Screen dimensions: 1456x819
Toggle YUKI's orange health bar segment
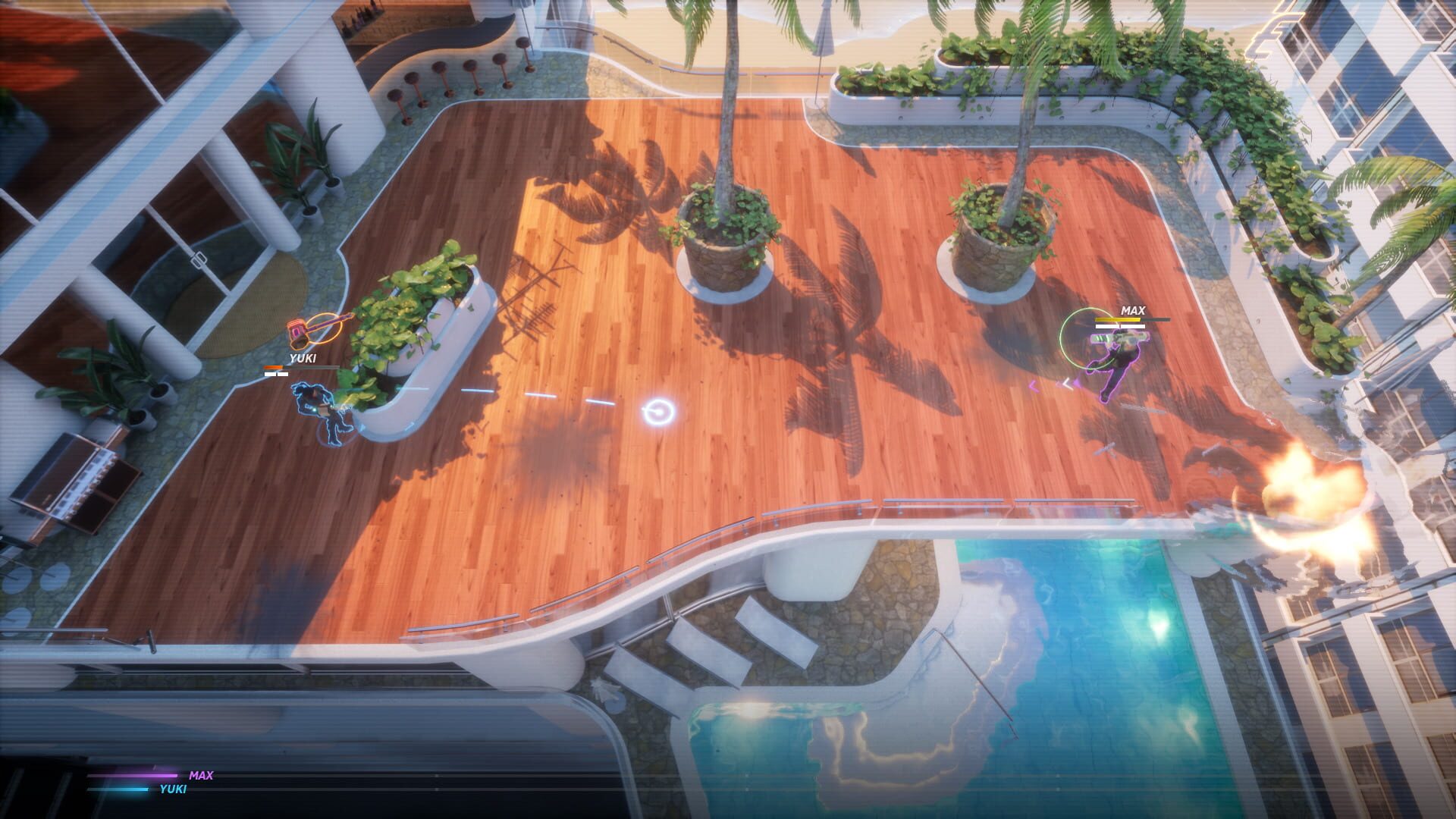tap(273, 366)
